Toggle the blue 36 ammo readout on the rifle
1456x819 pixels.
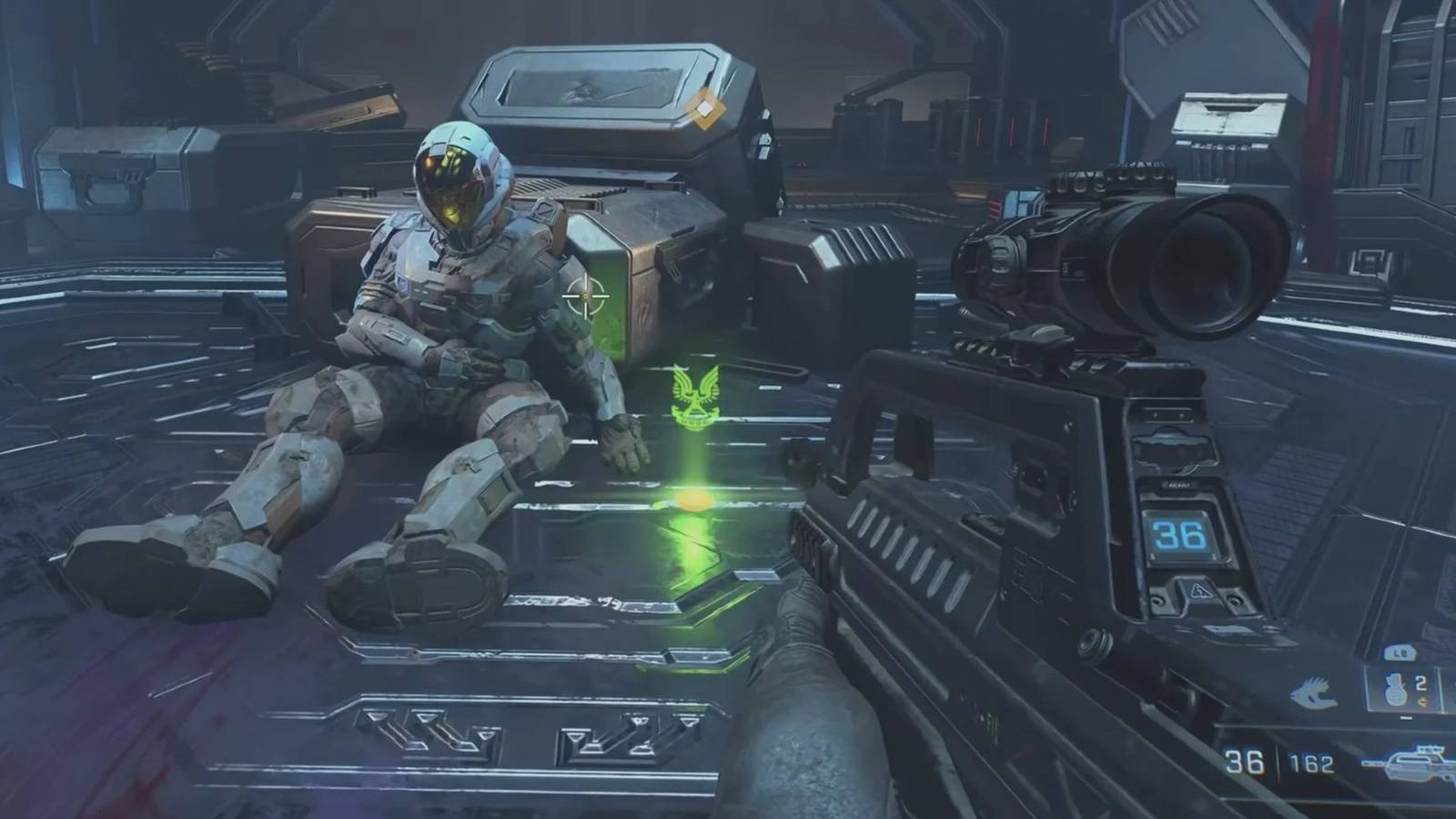click(x=1179, y=535)
